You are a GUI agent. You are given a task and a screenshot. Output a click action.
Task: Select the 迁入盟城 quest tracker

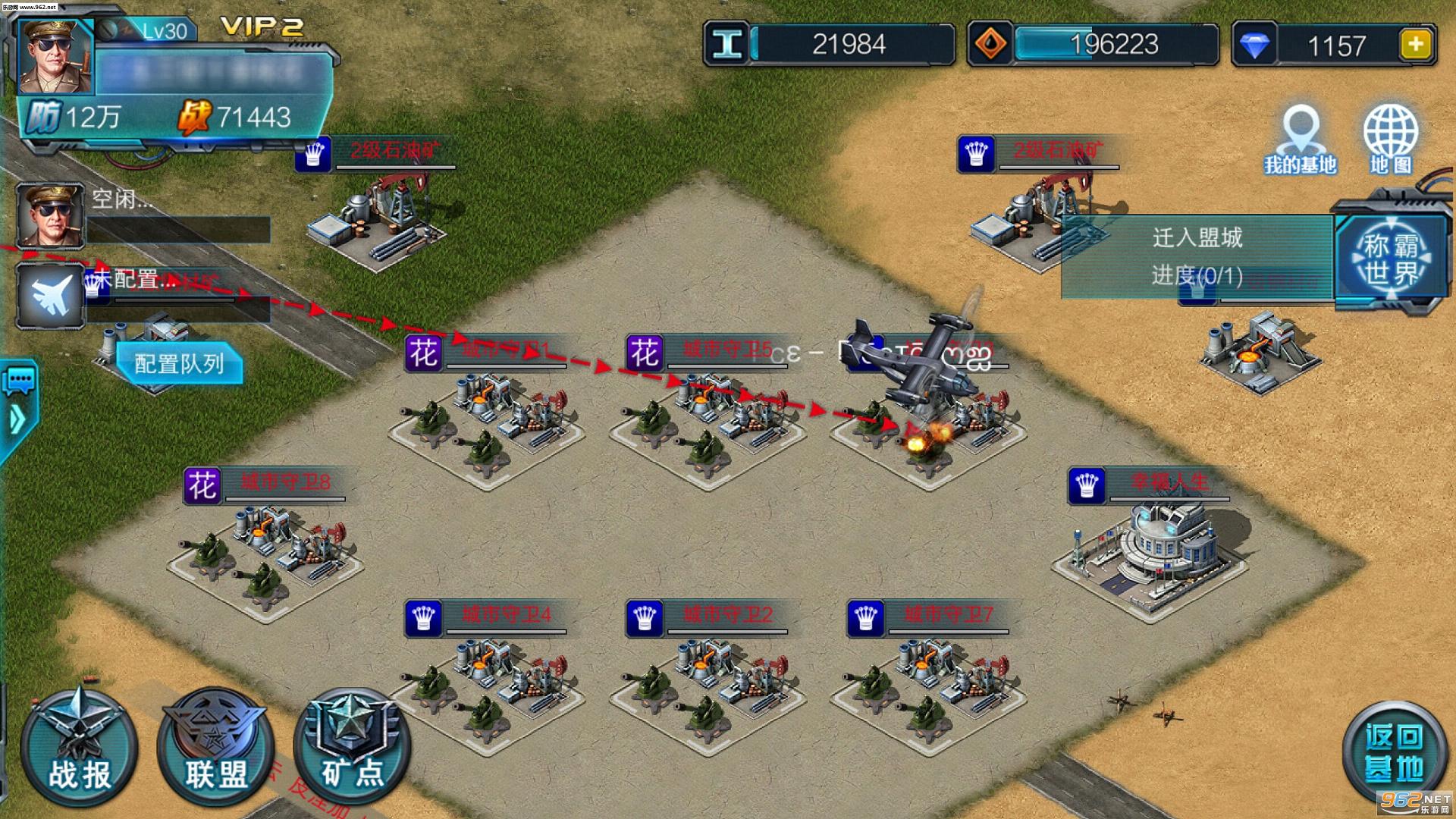point(1197,256)
